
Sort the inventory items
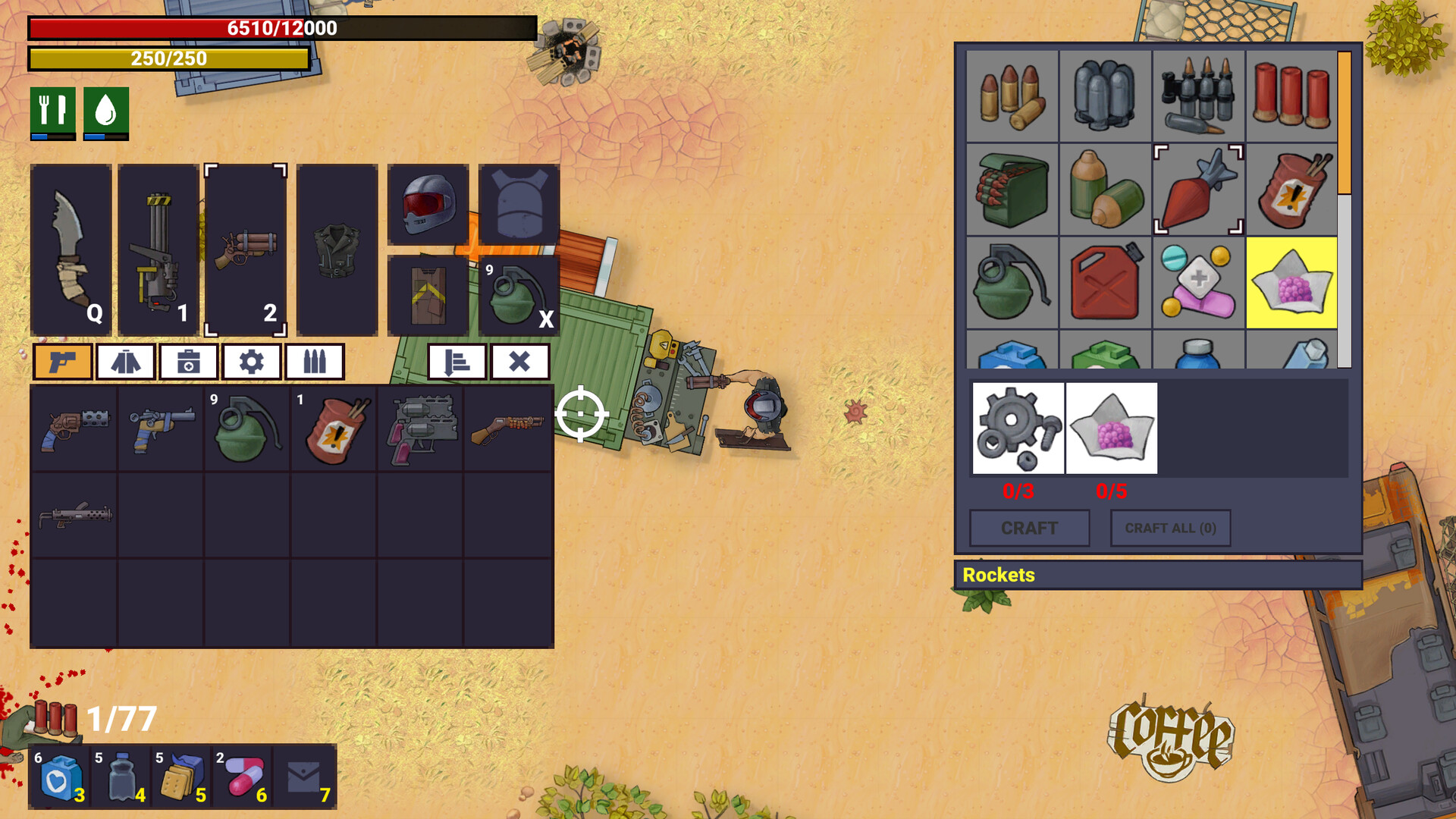point(458,361)
